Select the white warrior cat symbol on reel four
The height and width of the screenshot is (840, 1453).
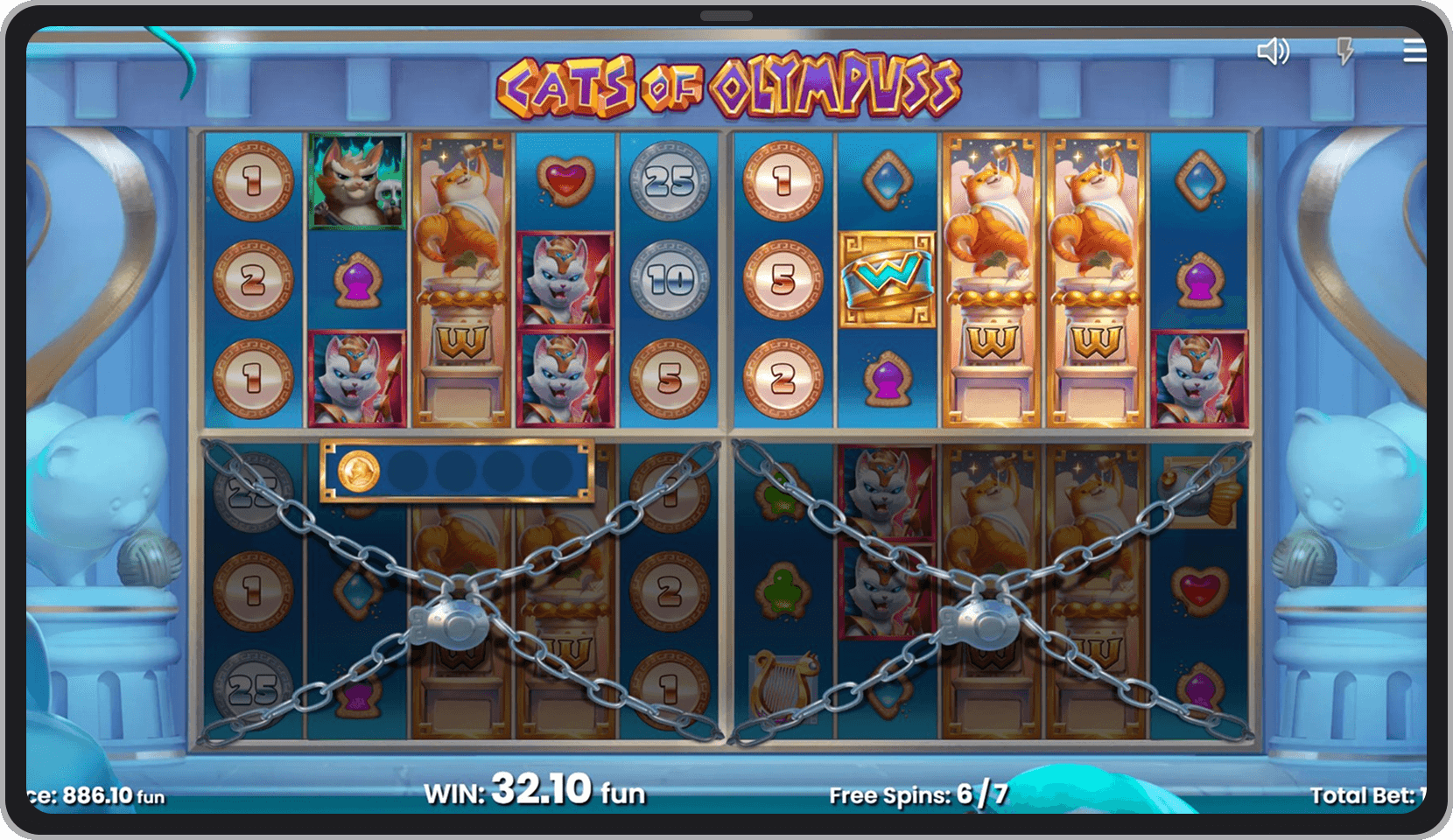(565, 278)
